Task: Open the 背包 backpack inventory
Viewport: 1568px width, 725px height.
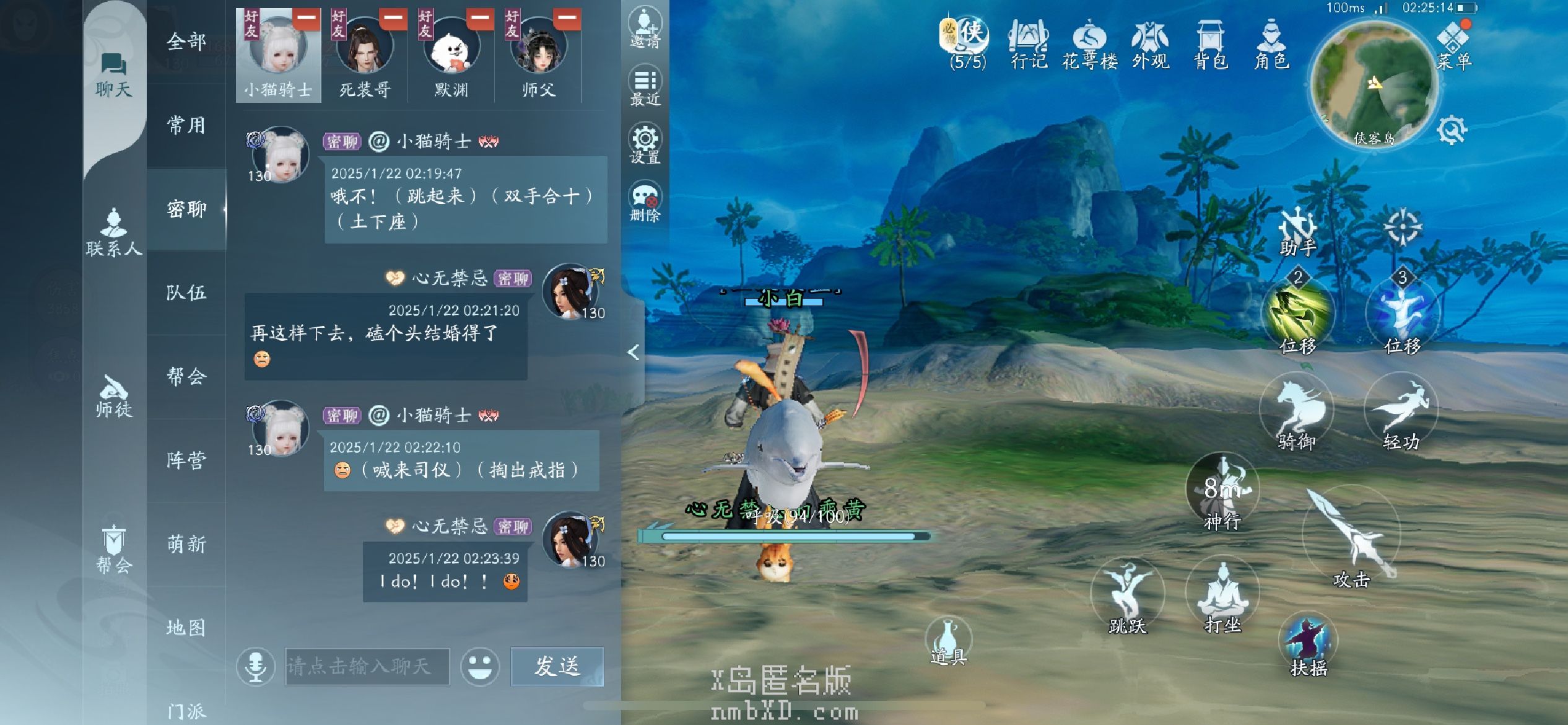Action: [x=1209, y=43]
